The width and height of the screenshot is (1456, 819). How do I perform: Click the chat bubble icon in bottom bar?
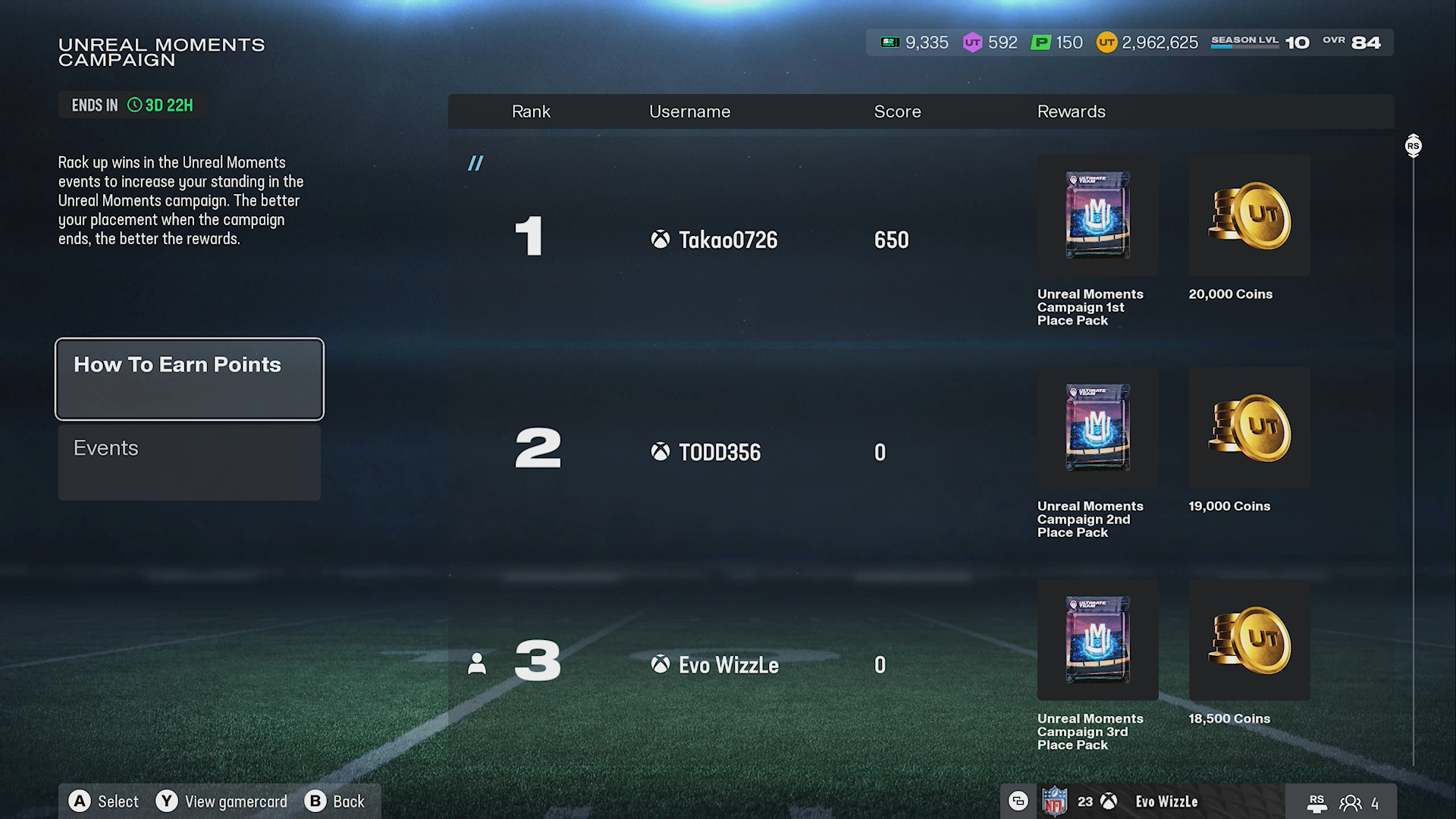point(1018,801)
